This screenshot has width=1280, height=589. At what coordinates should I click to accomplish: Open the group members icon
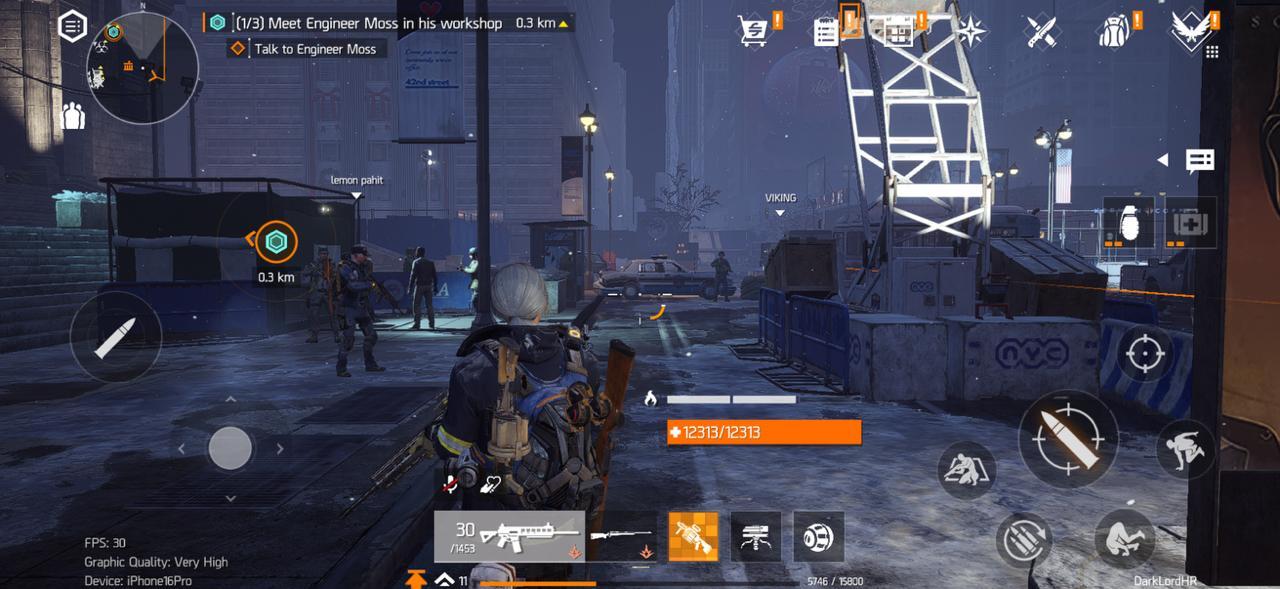click(x=73, y=116)
